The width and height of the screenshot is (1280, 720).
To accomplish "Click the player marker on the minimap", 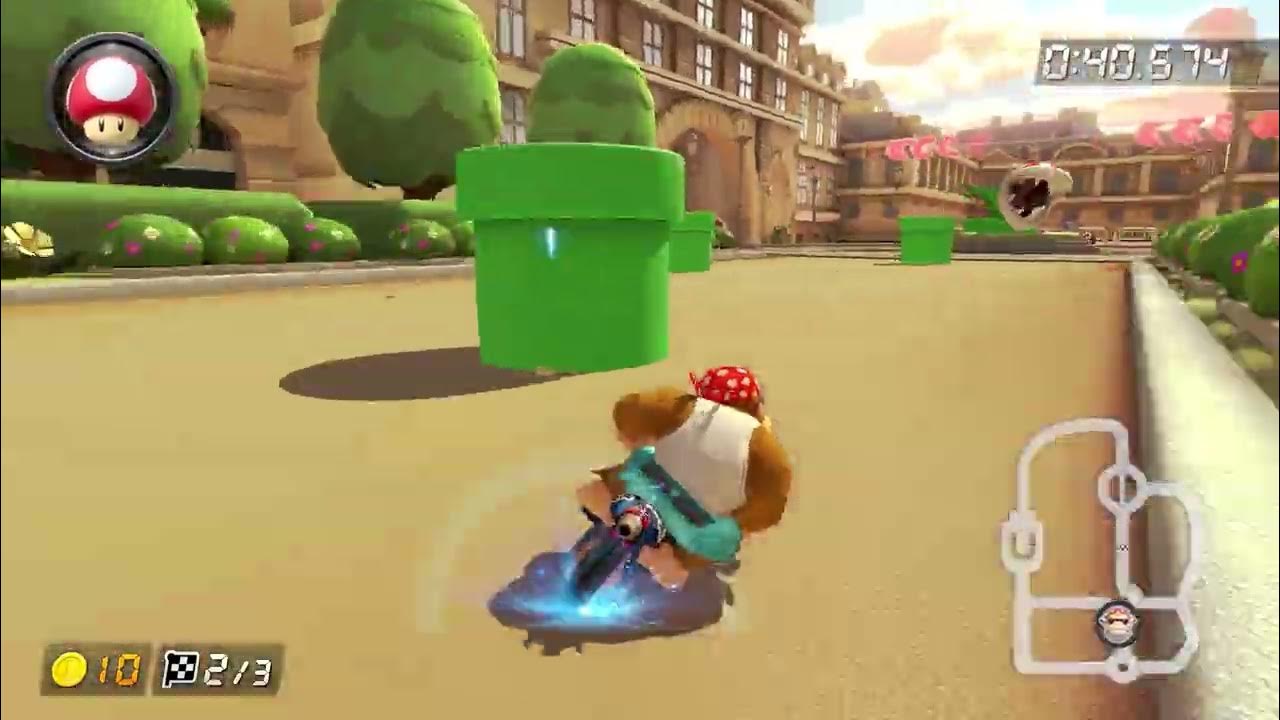I will point(1117,624).
